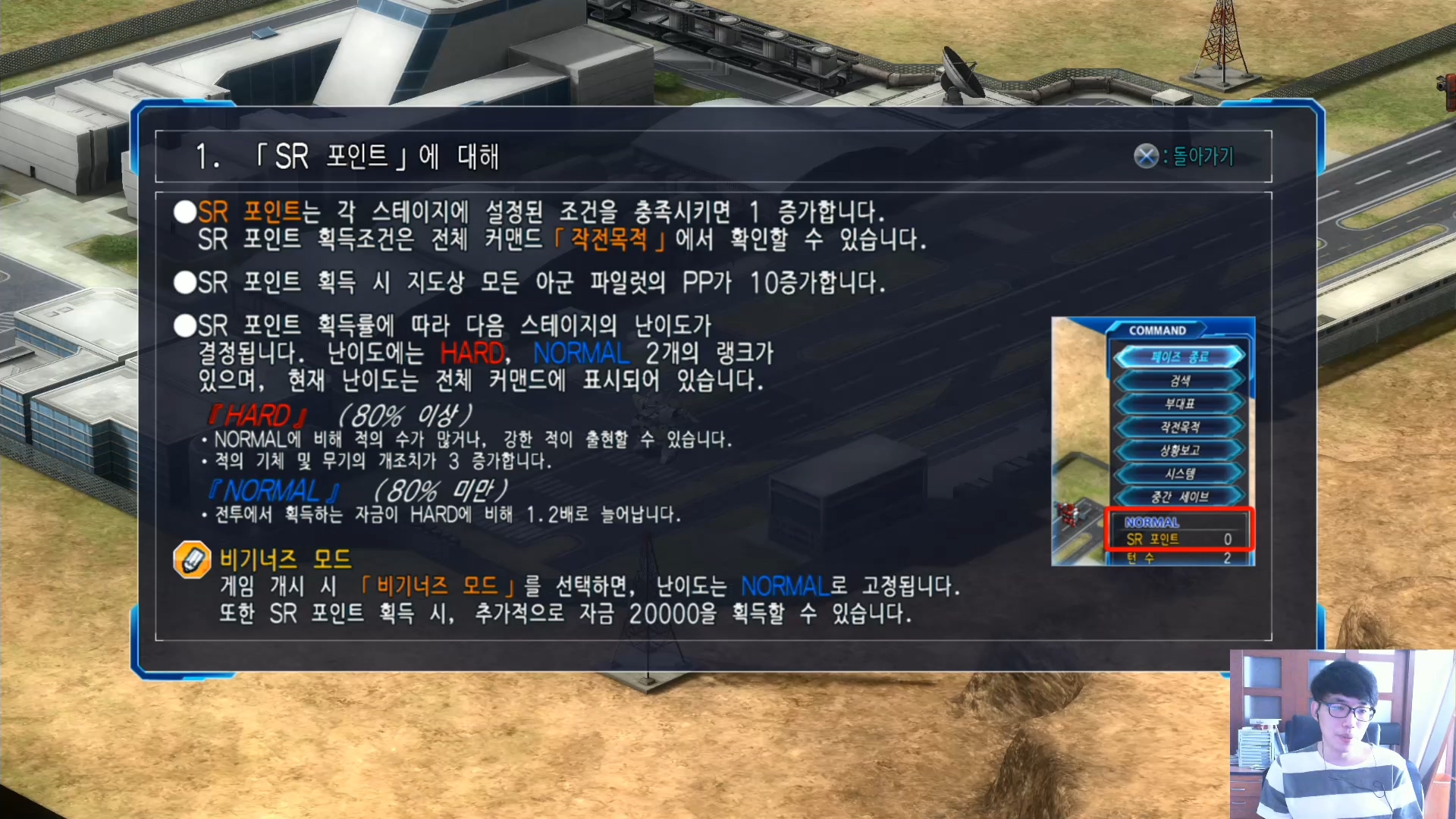Click the bullet icon before SR 포인트 explanation

pos(184,212)
